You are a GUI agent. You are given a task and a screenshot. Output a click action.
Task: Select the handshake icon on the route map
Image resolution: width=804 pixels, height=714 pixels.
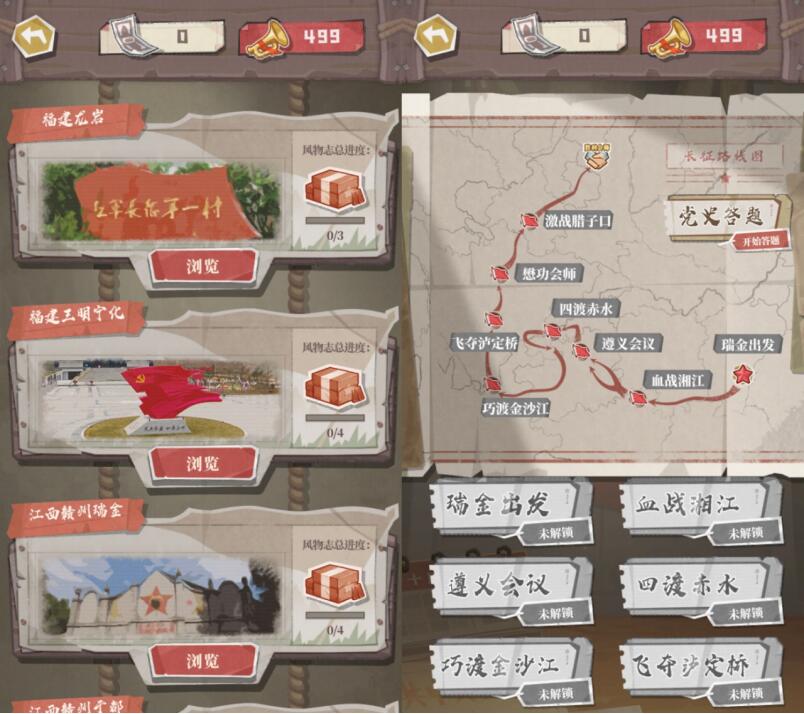tap(598, 155)
